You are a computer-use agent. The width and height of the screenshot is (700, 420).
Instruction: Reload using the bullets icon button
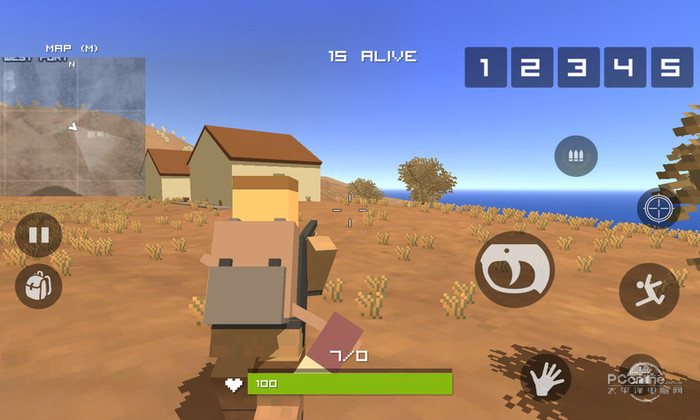tap(576, 157)
